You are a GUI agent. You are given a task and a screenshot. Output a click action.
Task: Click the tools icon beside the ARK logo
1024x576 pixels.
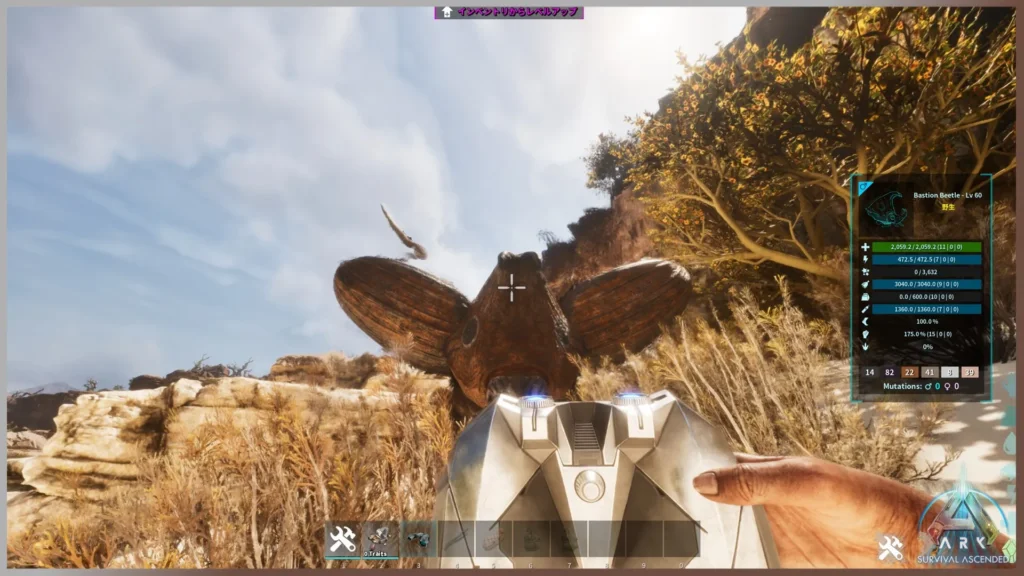coord(890,547)
